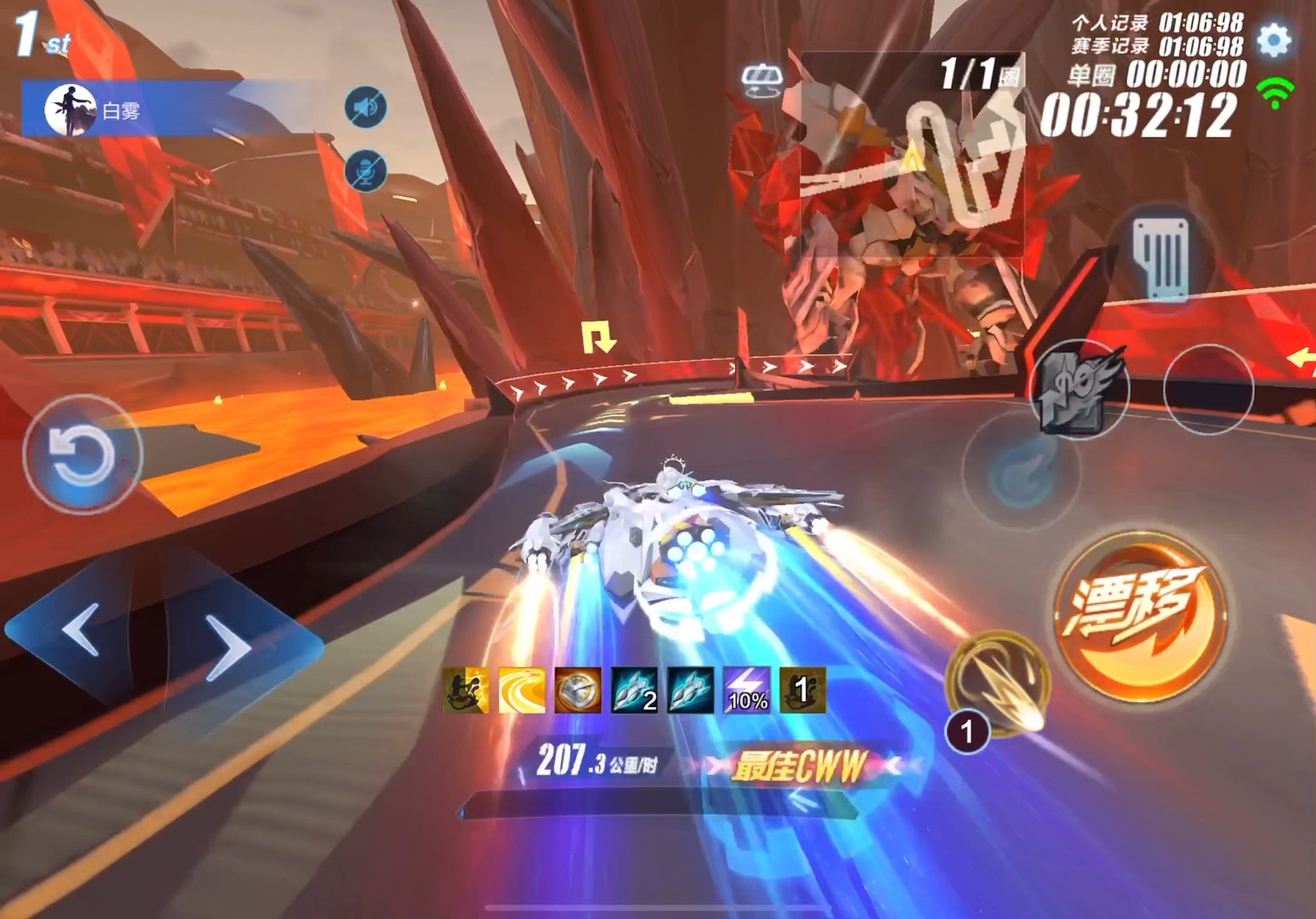1316x919 pixels.
Task: Tap the circular reset arrow button
Action: click(82, 454)
